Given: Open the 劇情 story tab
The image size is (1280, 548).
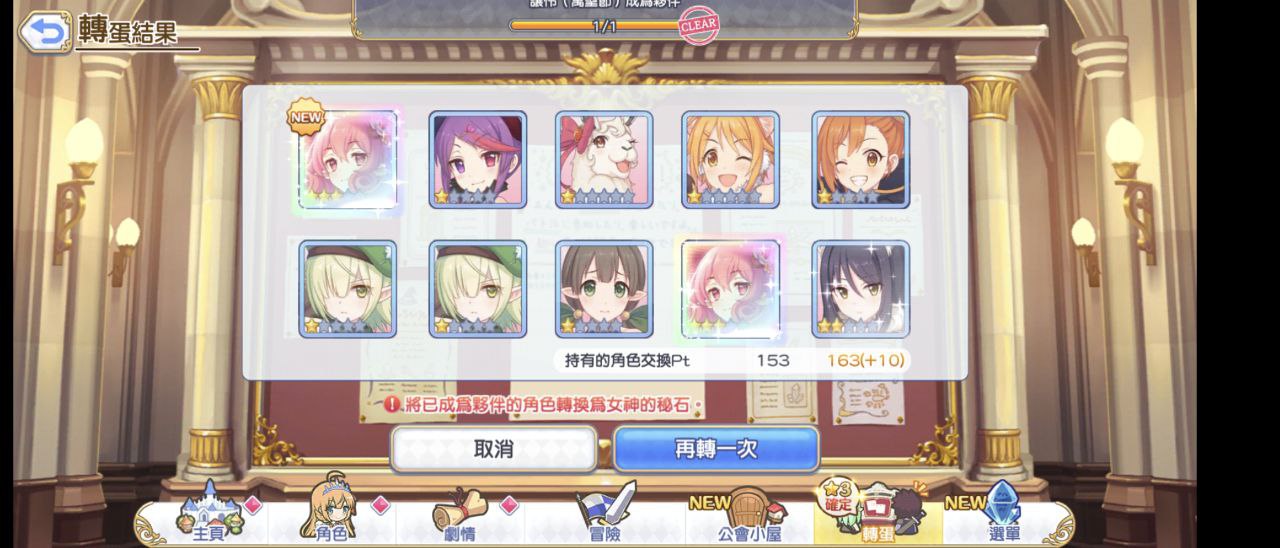Looking at the screenshot, I should [x=462, y=516].
